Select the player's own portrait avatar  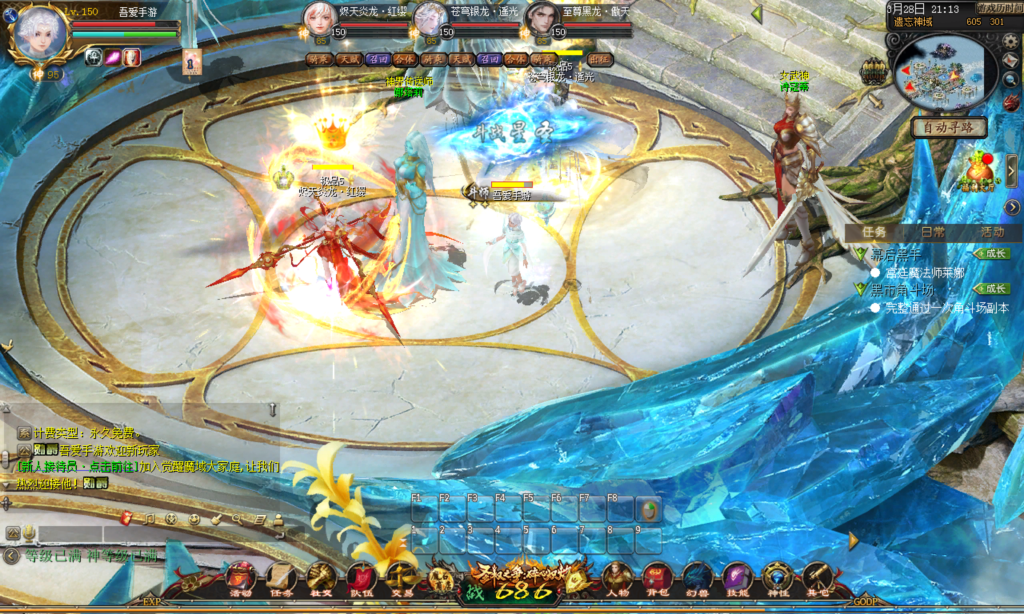40,35
